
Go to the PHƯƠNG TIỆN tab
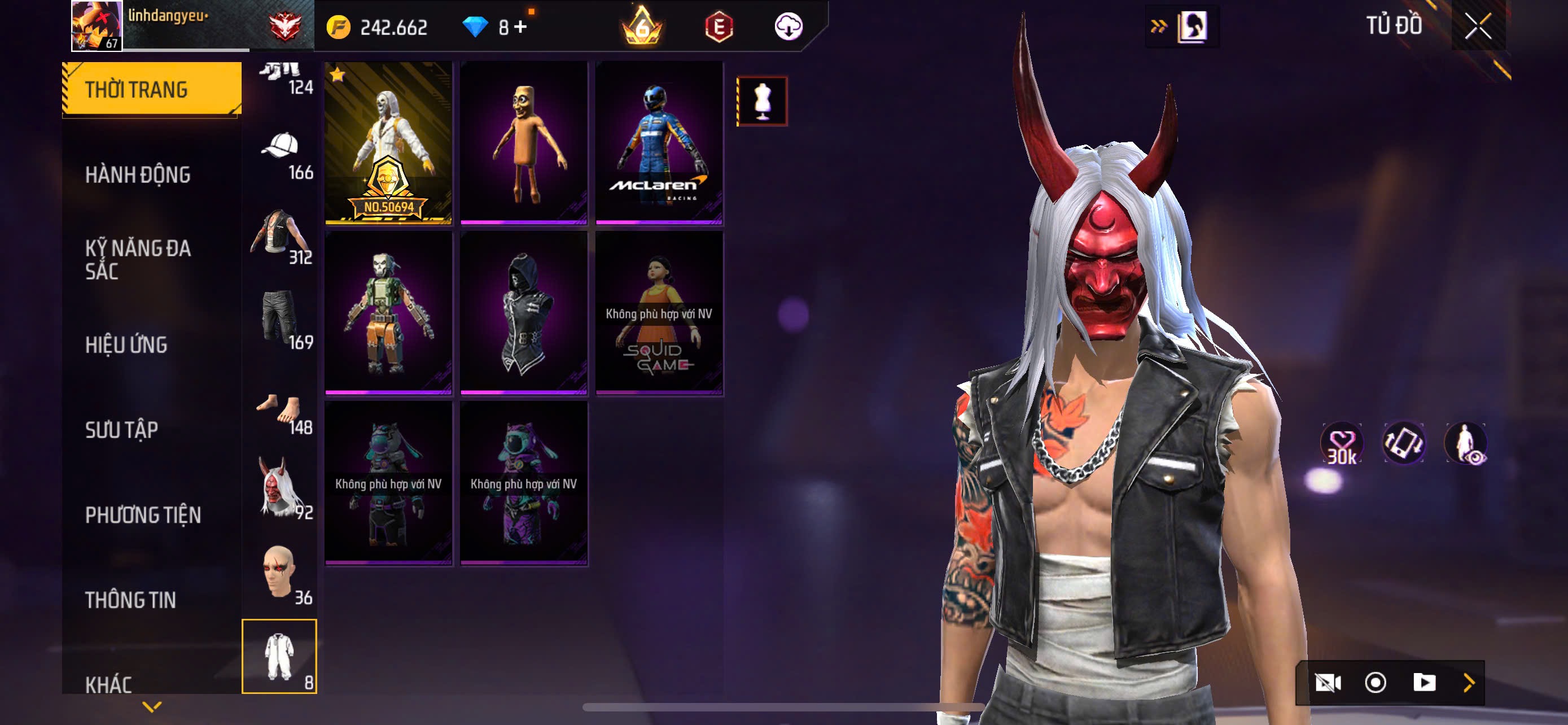(143, 515)
